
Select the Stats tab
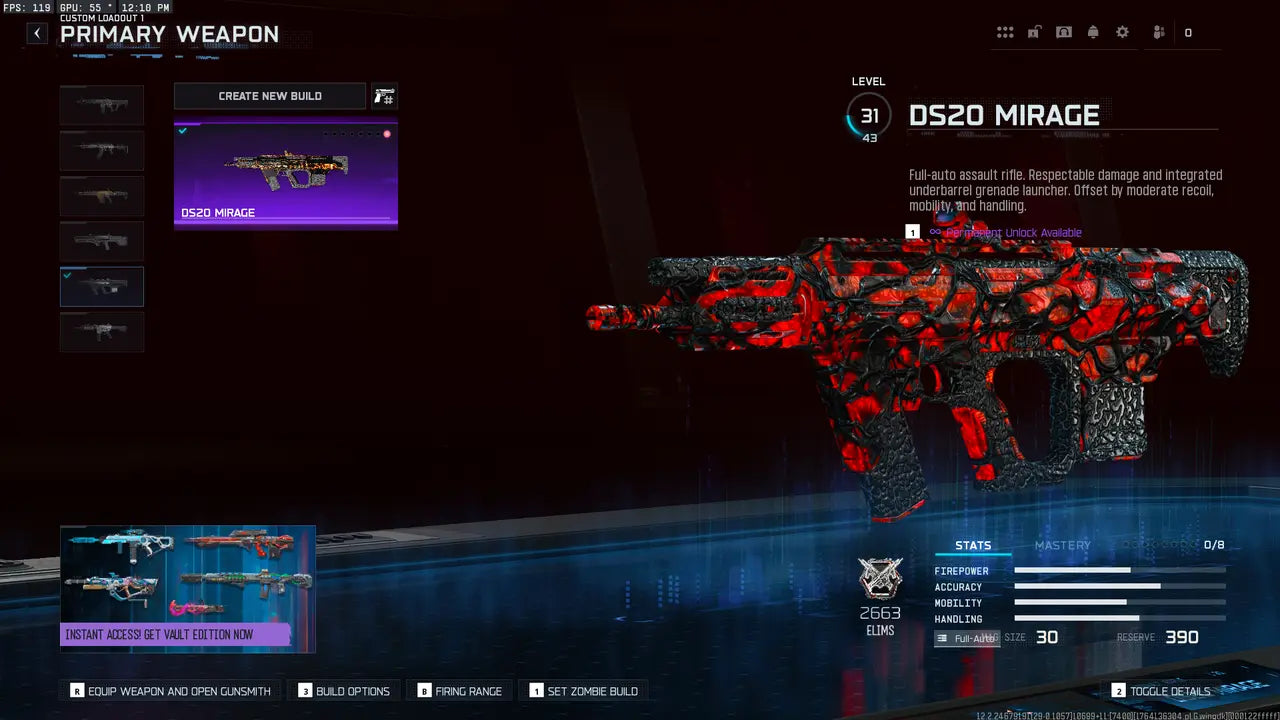pyautogui.click(x=973, y=545)
